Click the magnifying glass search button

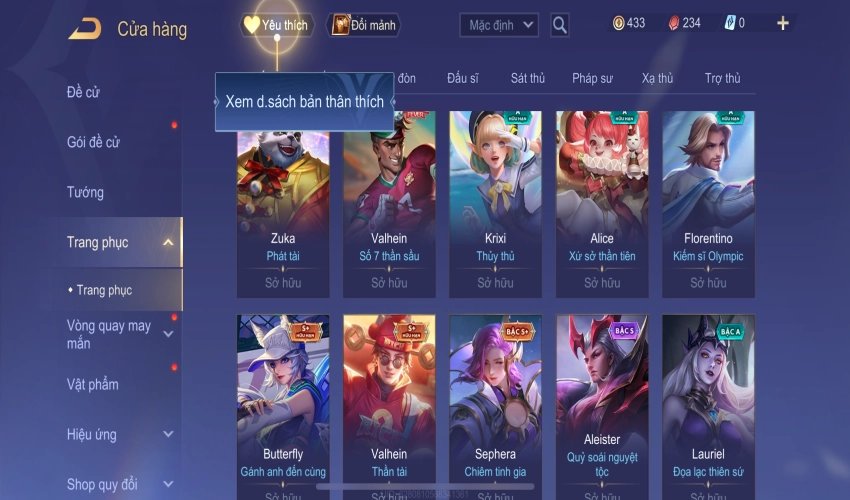coord(560,25)
